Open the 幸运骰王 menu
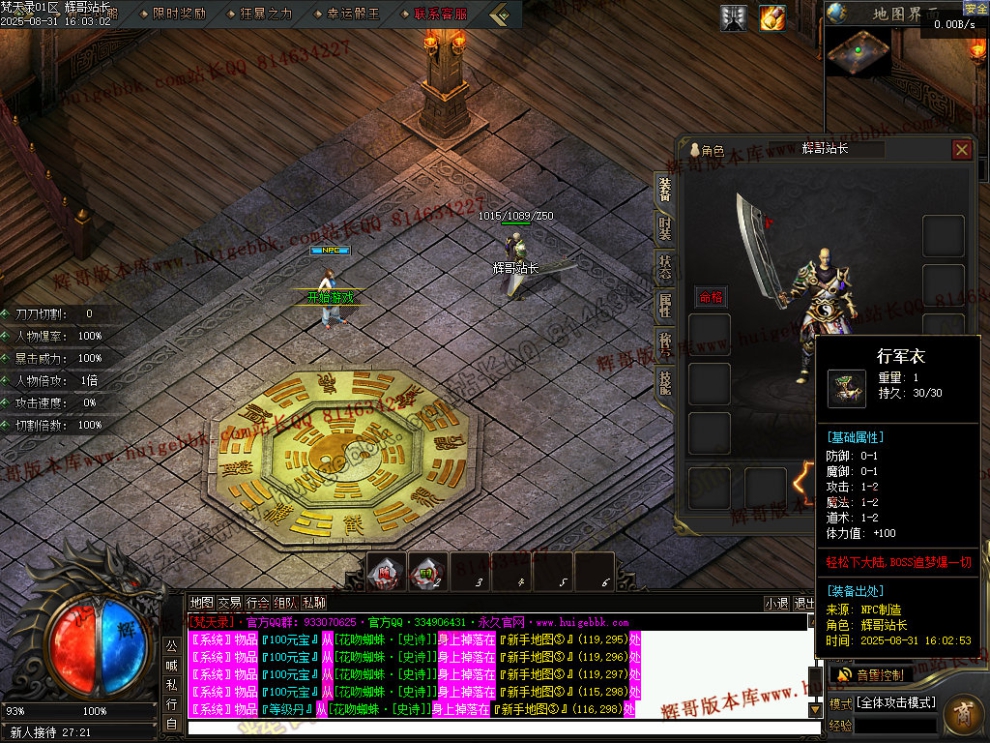Image resolution: width=990 pixels, height=743 pixels. (x=353, y=14)
